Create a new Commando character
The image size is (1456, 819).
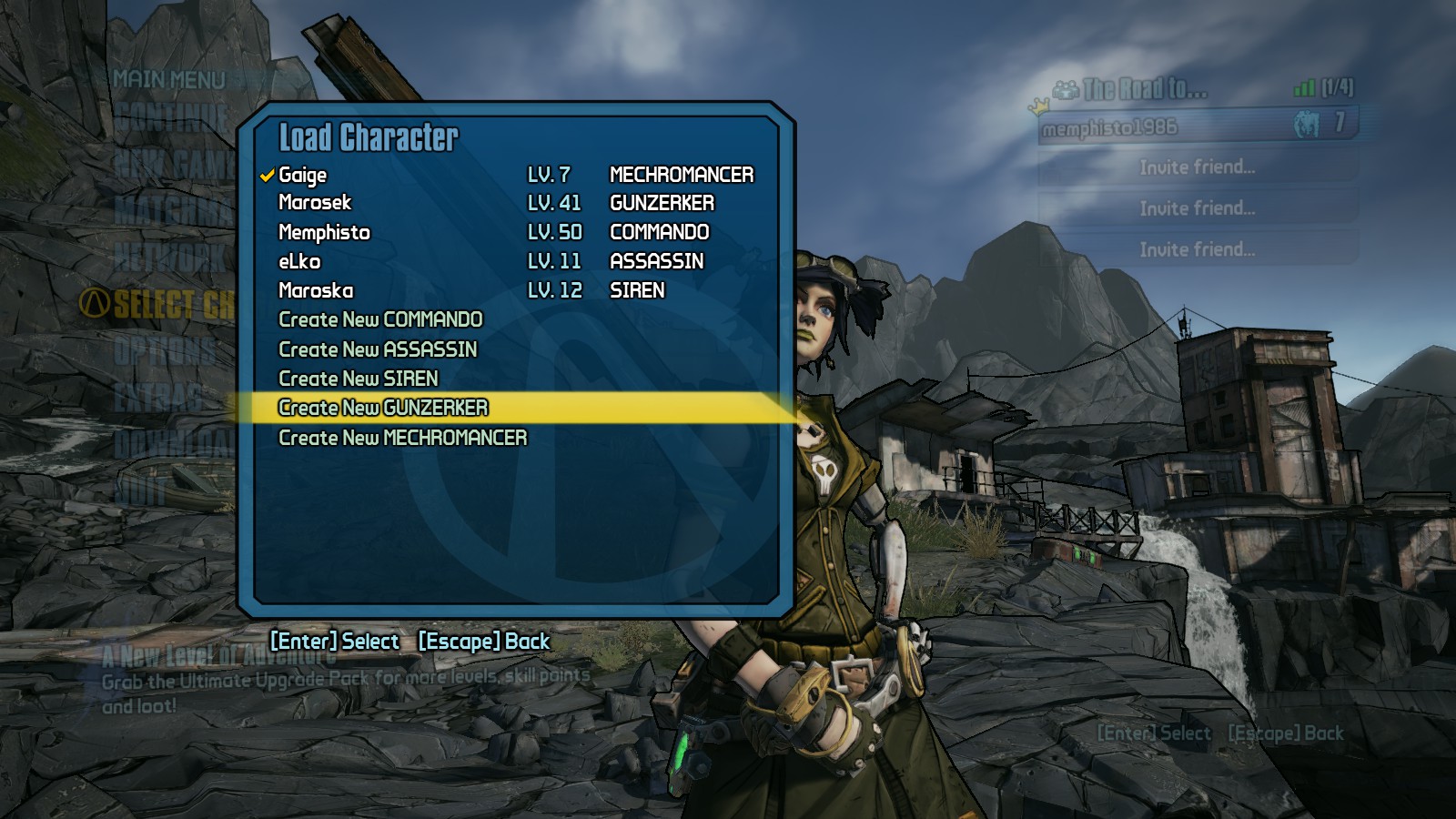380,319
